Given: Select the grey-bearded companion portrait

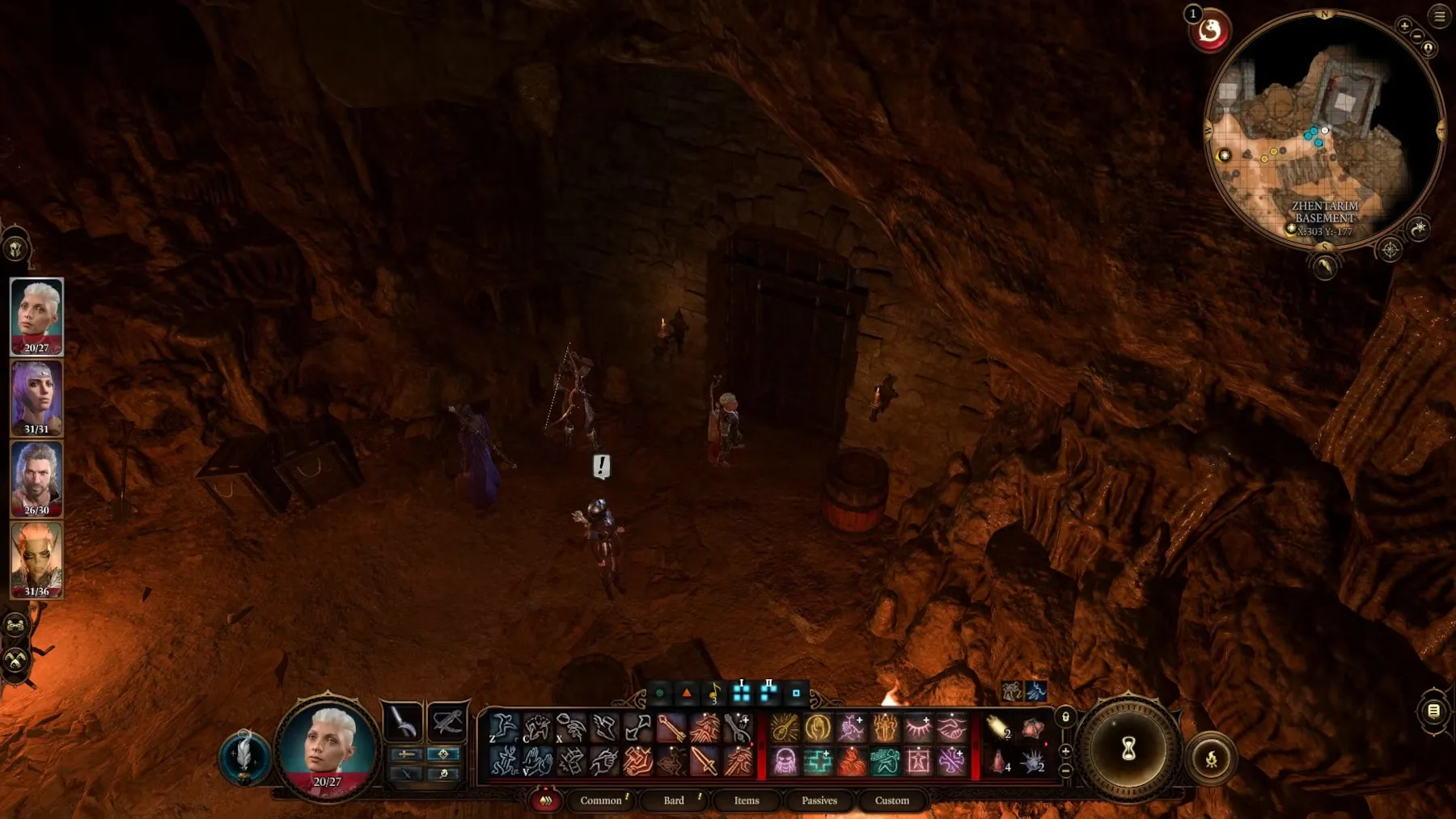Looking at the screenshot, I should point(36,478).
